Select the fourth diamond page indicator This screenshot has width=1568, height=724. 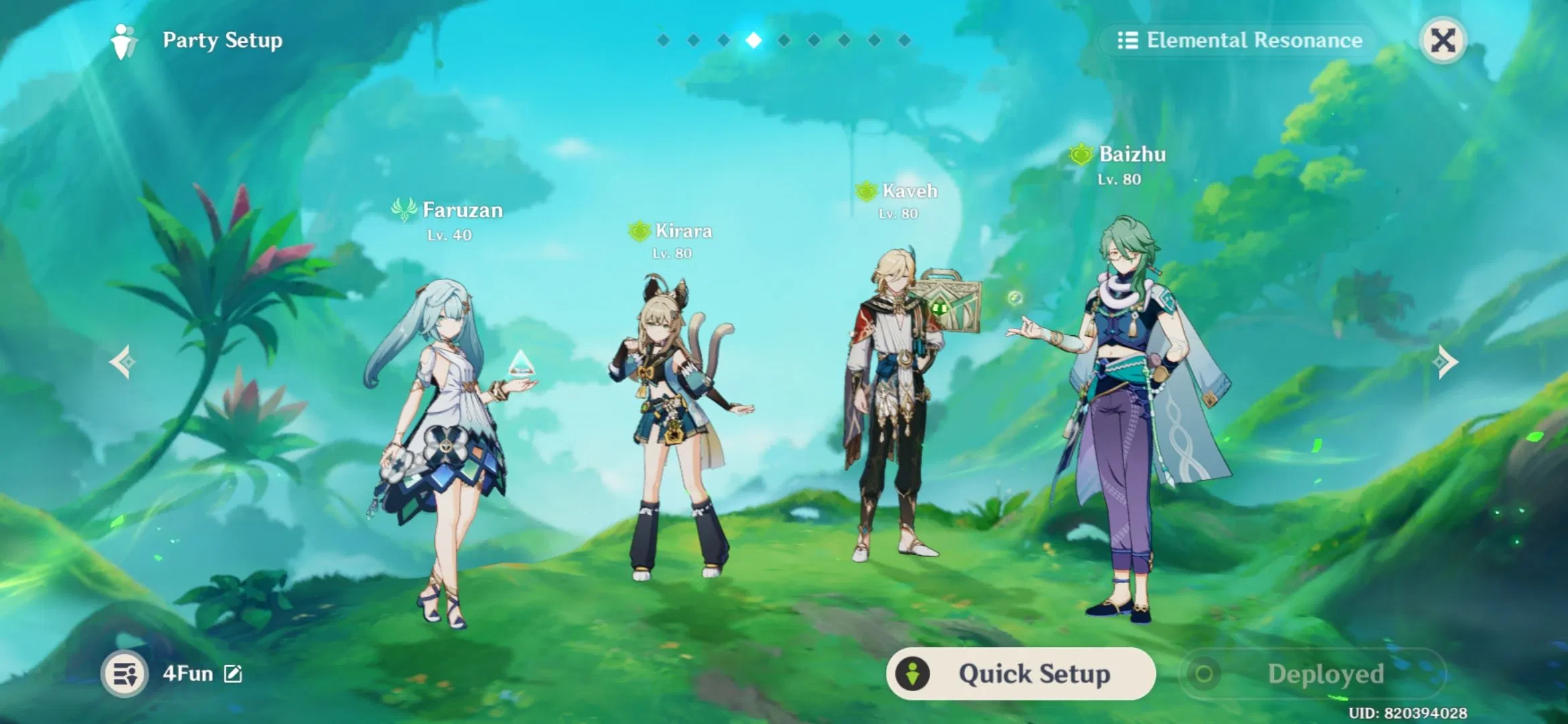tap(753, 40)
